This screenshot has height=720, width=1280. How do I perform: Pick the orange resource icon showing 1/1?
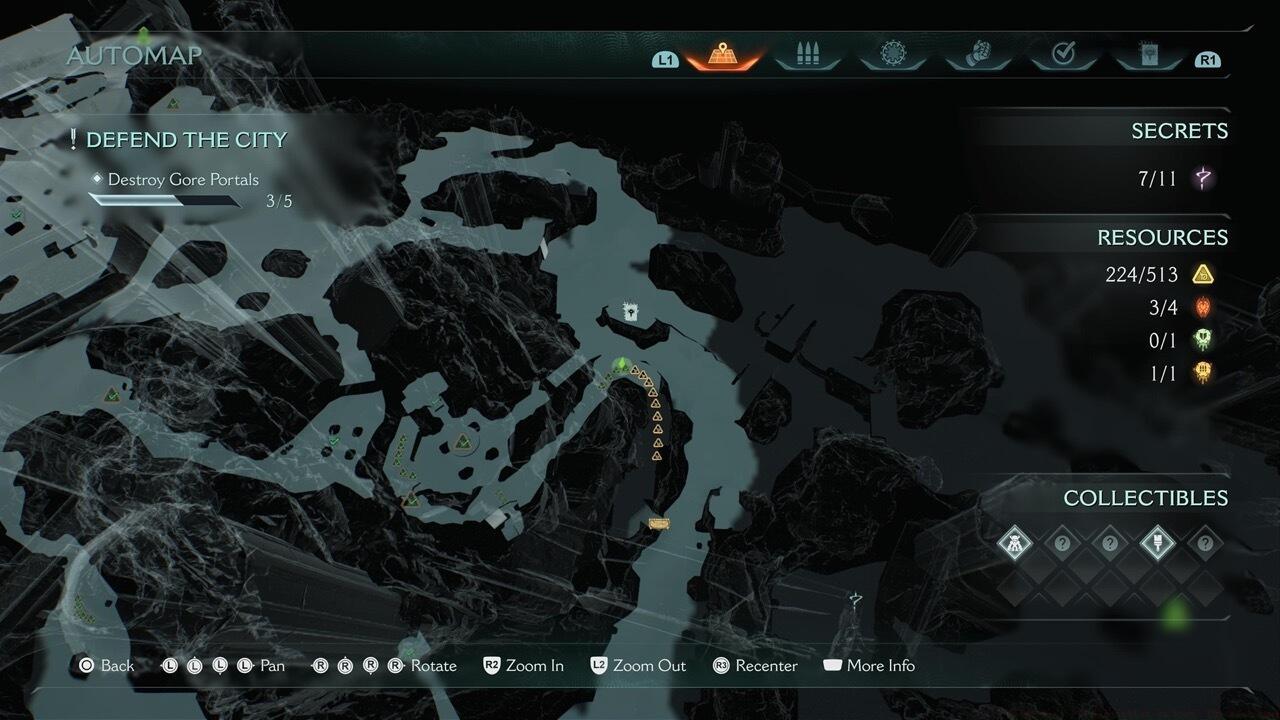pos(1203,374)
